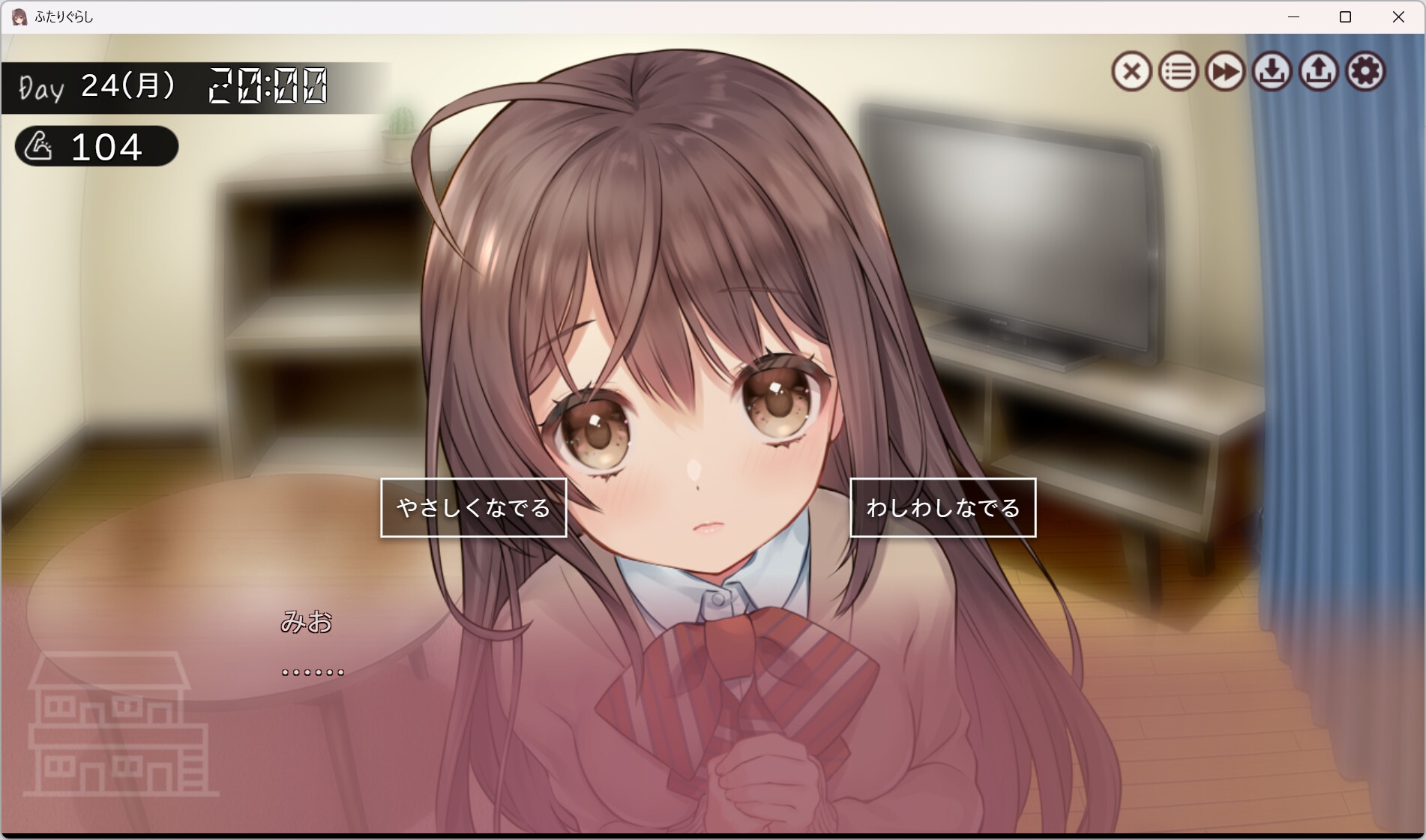Click the digital clock showing 20:00
The width and height of the screenshot is (1426, 840).
(x=266, y=85)
